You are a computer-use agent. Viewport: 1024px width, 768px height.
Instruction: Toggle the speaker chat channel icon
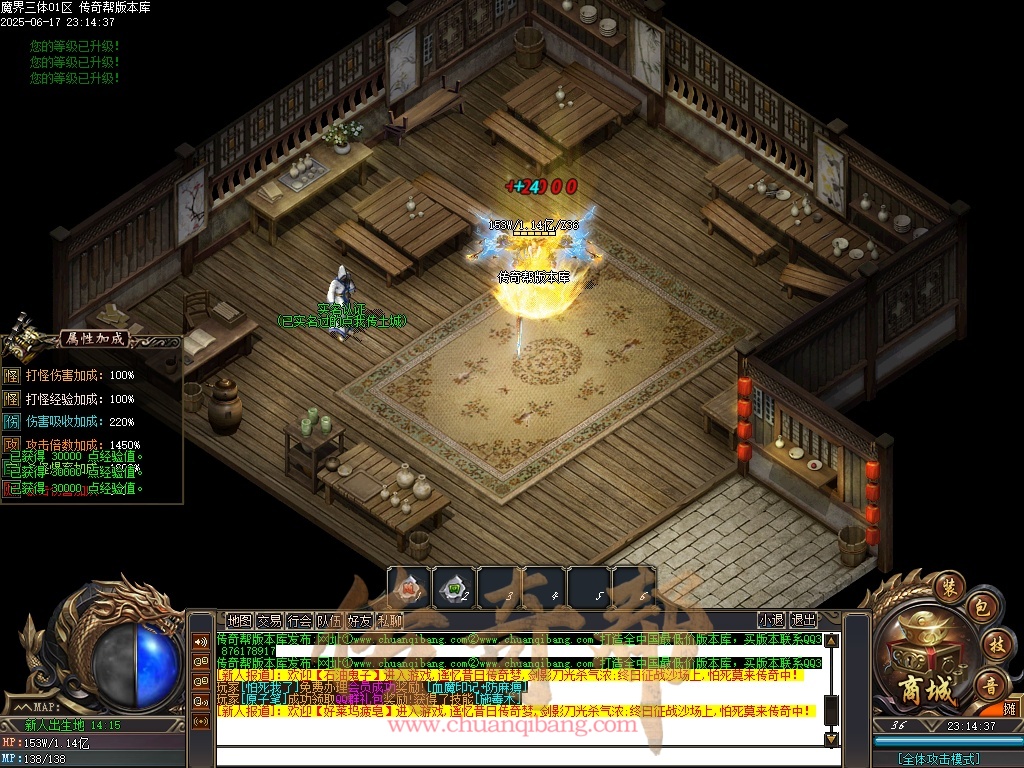point(201,641)
